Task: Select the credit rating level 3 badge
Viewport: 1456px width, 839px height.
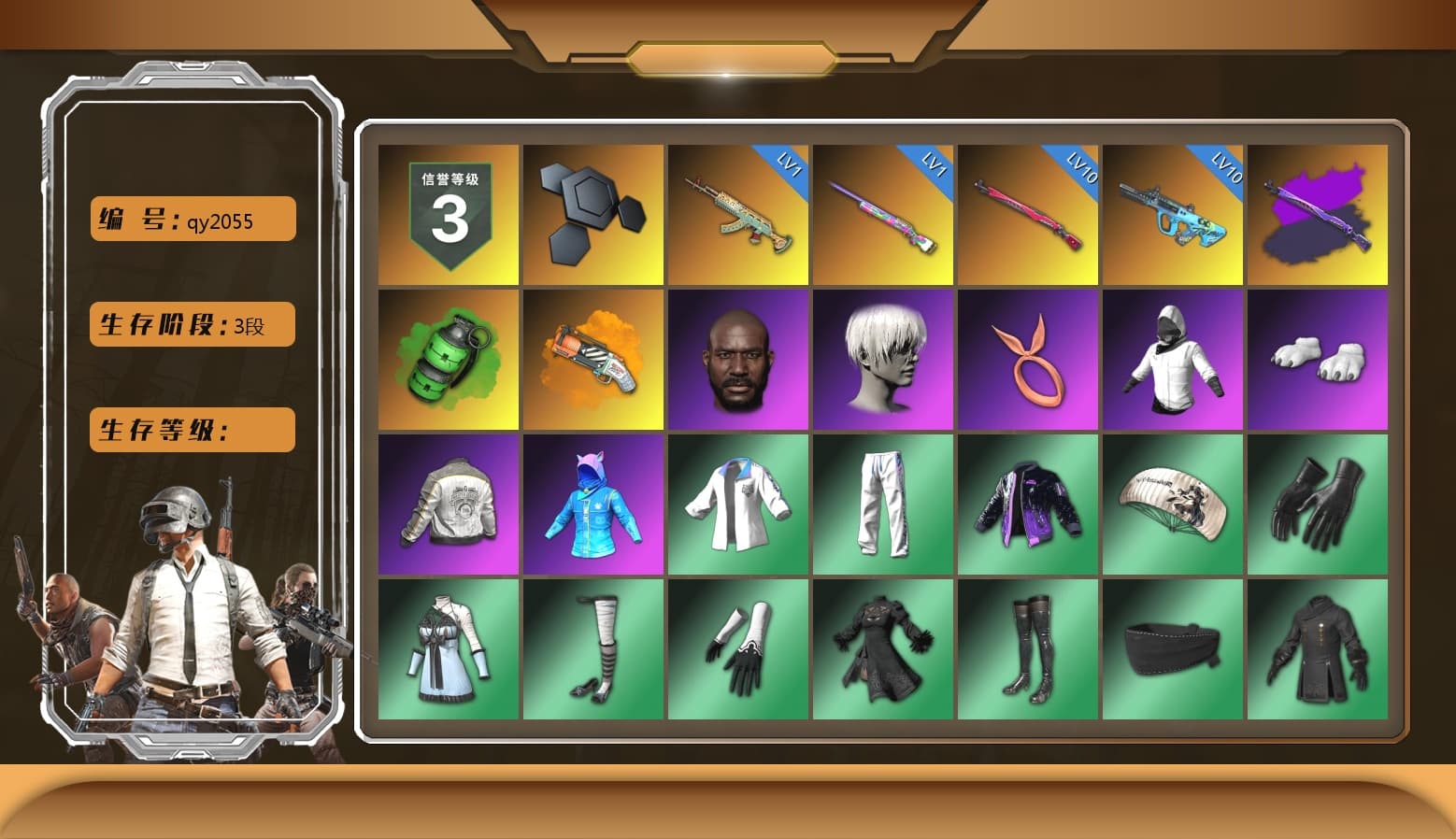Action: [448, 213]
